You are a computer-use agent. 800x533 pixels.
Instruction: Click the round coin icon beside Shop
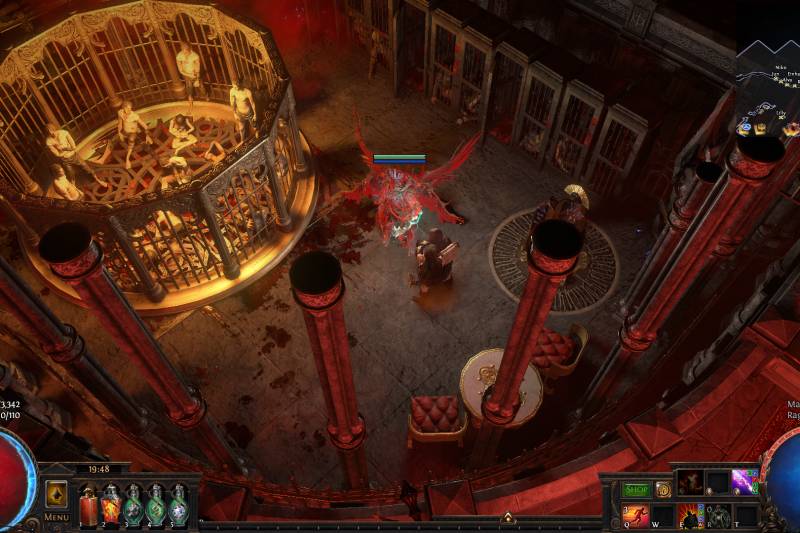662,490
